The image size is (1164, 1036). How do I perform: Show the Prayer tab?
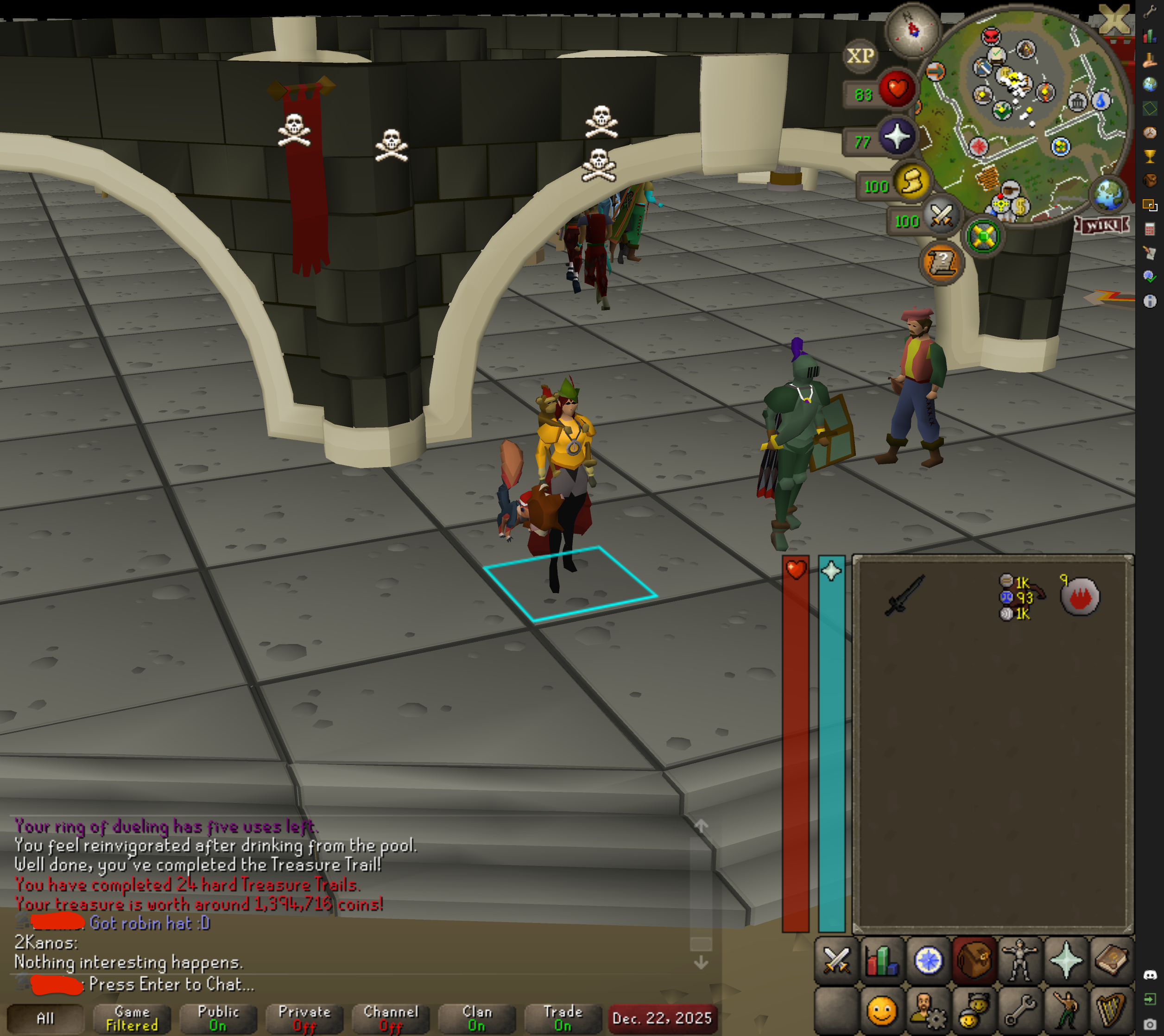[1065, 961]
